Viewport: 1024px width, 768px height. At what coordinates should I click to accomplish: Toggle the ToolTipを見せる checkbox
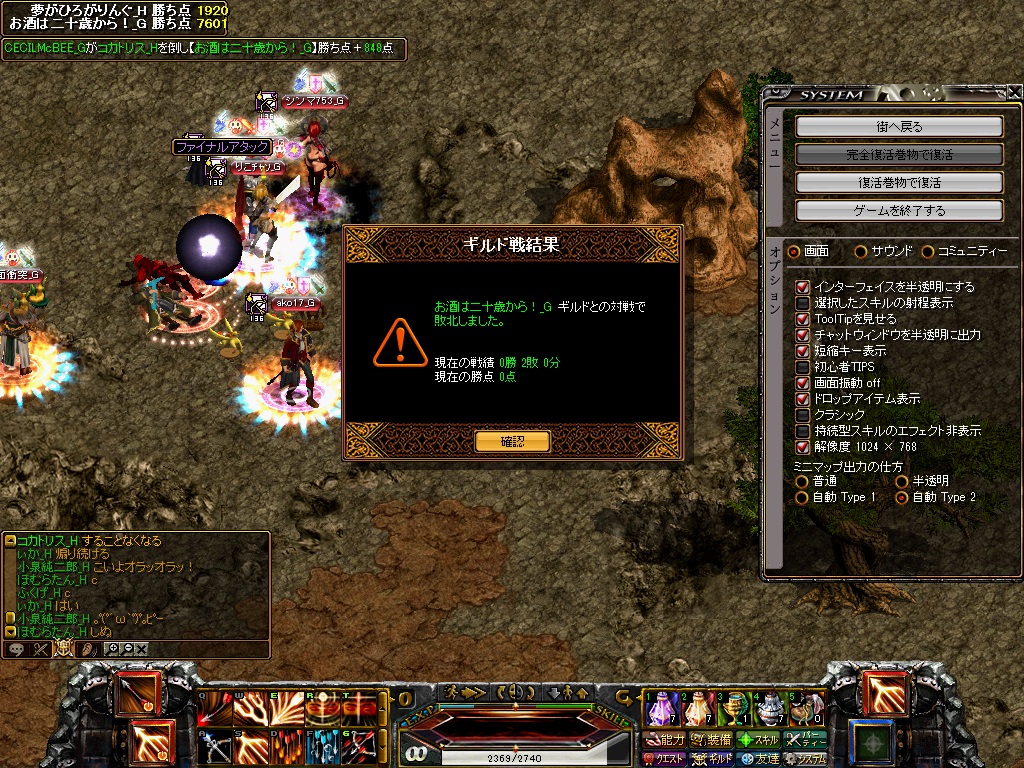point(802,319)
